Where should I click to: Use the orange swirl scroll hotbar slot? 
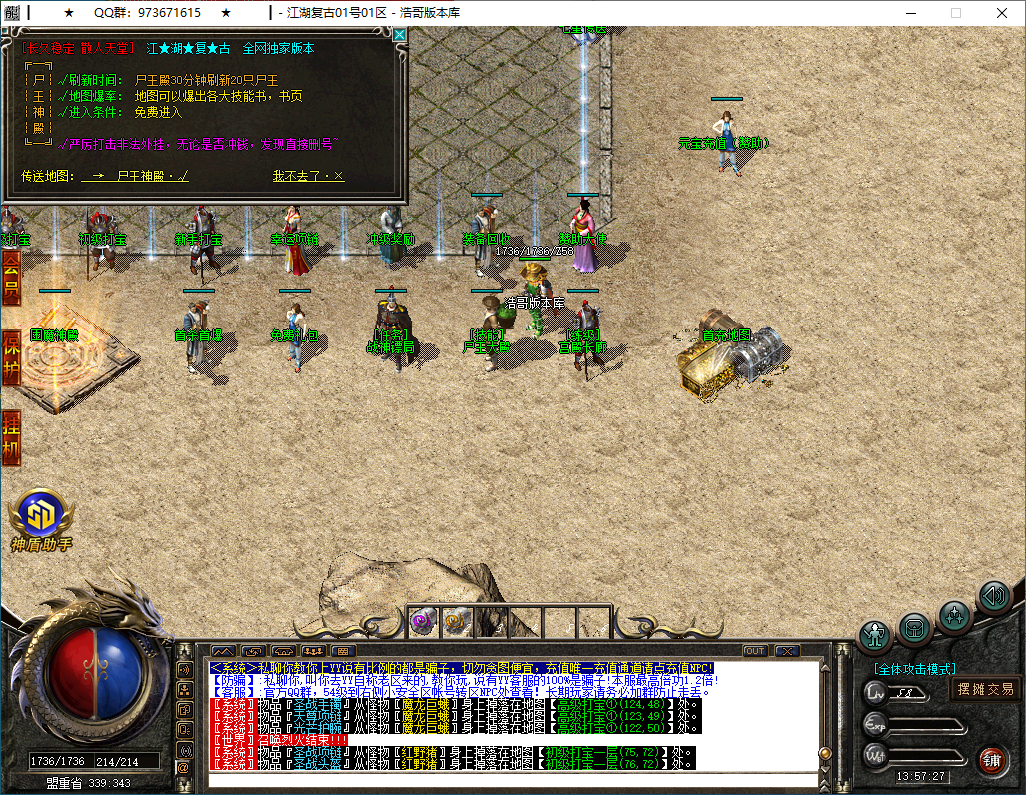456,621
